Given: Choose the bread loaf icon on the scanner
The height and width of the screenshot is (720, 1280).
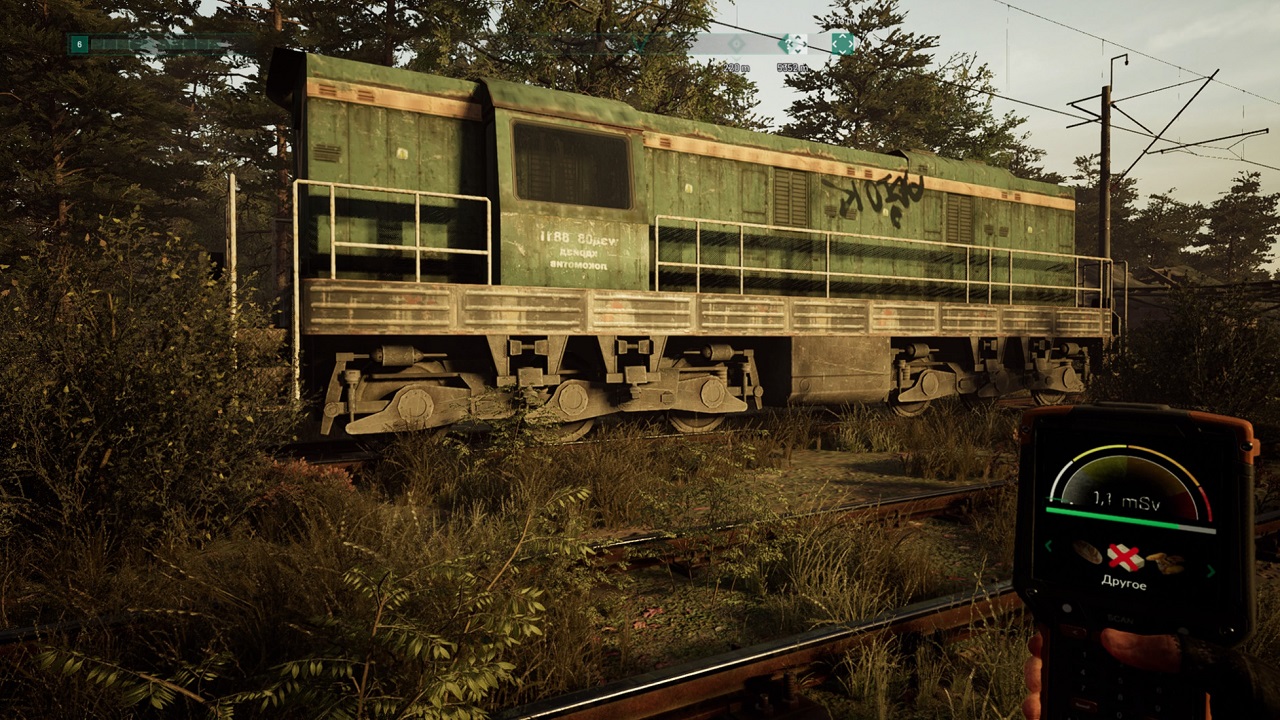Looking at the screenshot, I should point(1086,553).
